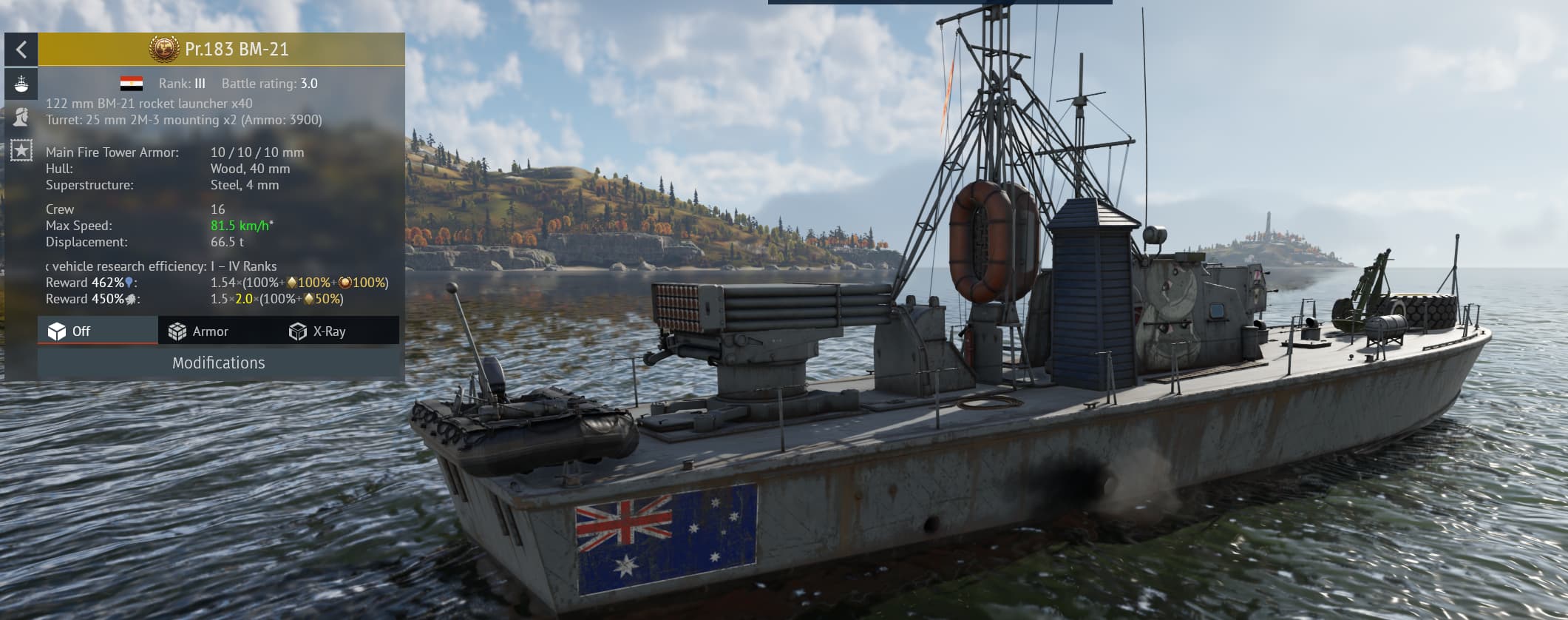The height and width of the screenshot is (620, 1568).
Task: Open the Modifications menu
Action: (219, 363)
